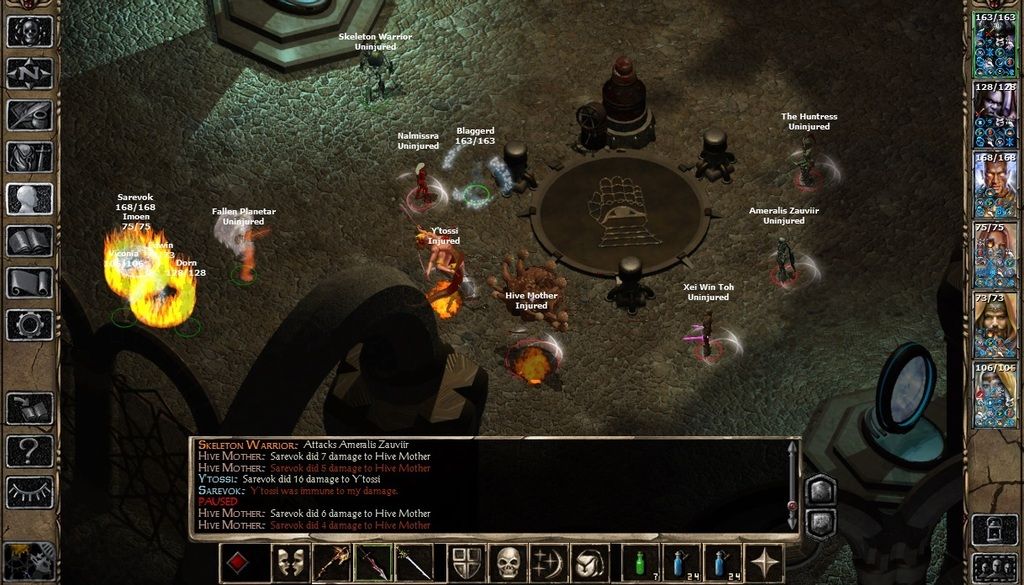Open the options gear button
Image resolution: width=1024 pixels, height=585 pixels.
29,325
